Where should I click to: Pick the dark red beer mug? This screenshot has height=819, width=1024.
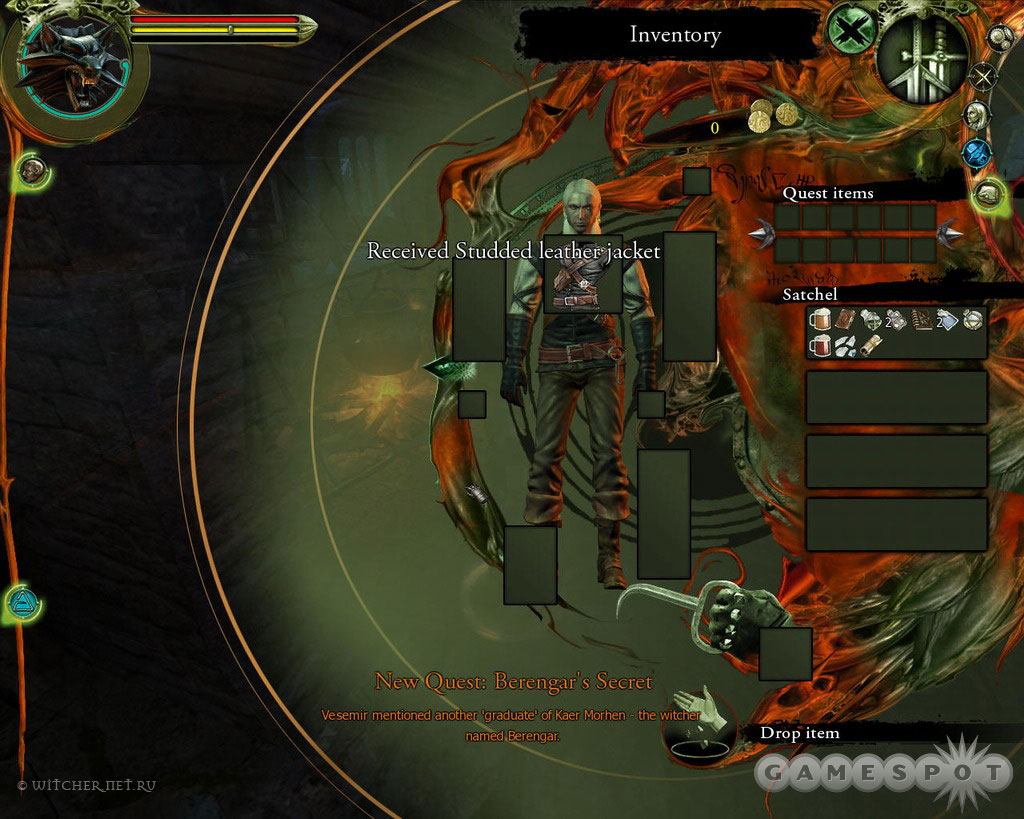pyautogui.click(x=820, y=345)
